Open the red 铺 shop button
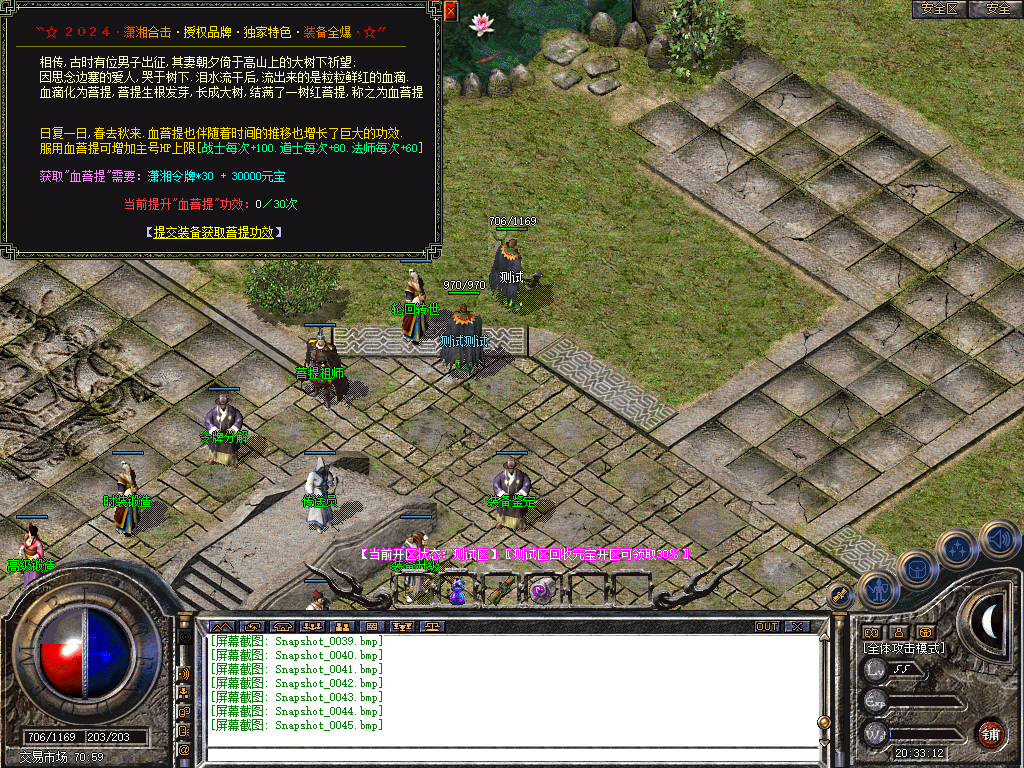This screenshot has height=768, width=1024. click(x=990, y=733)
